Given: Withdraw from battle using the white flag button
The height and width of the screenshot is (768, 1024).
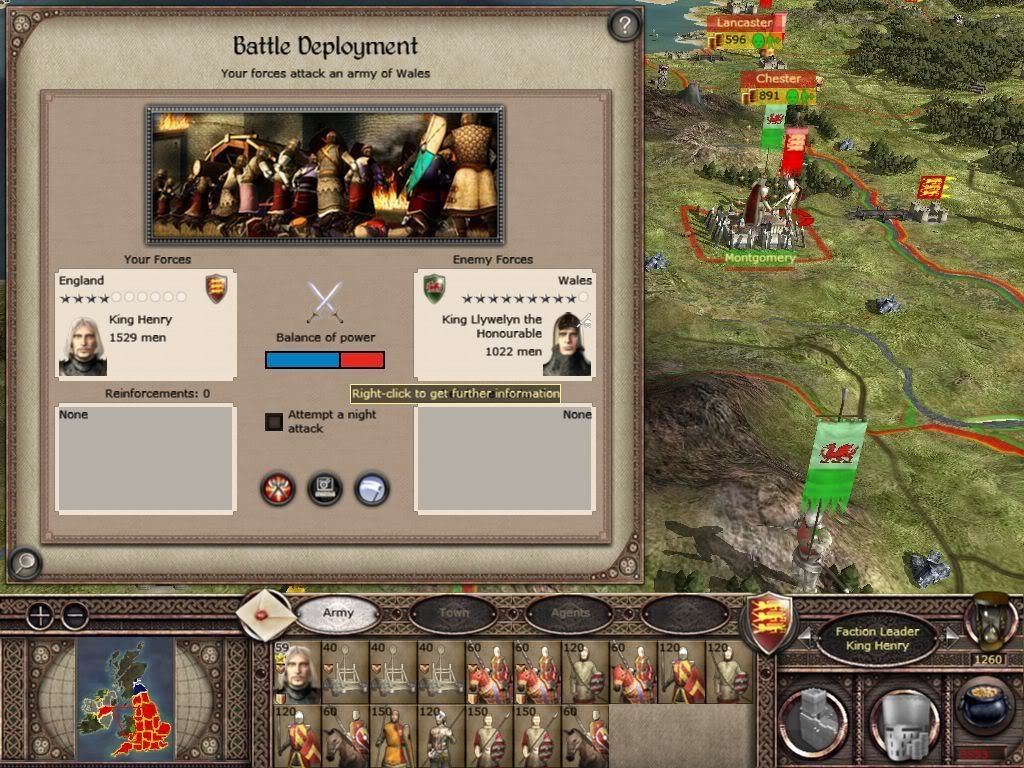Looking at the screenshot, I should click(x=371, y=489).
